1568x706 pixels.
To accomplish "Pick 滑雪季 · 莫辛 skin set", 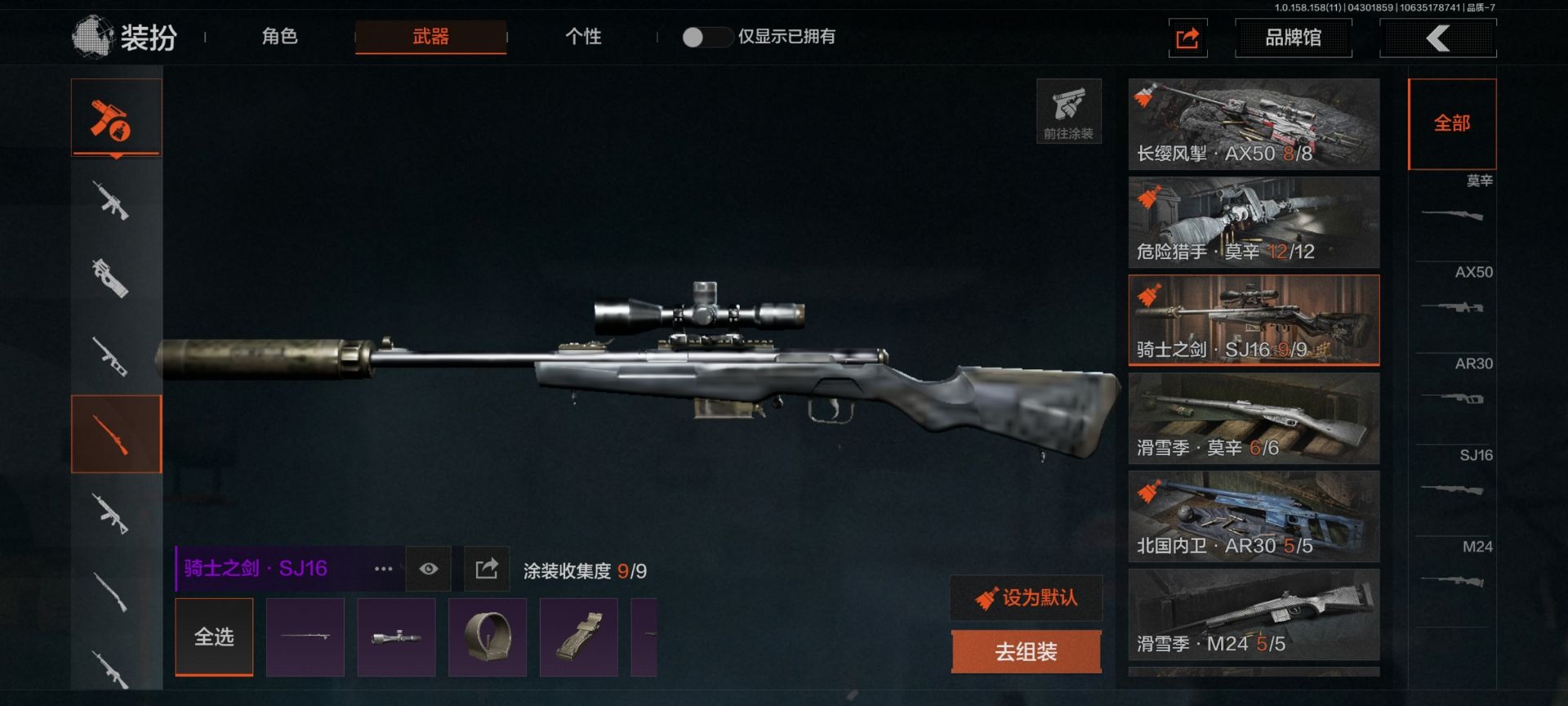I will pyautogui.click(x=1254, y=418).
